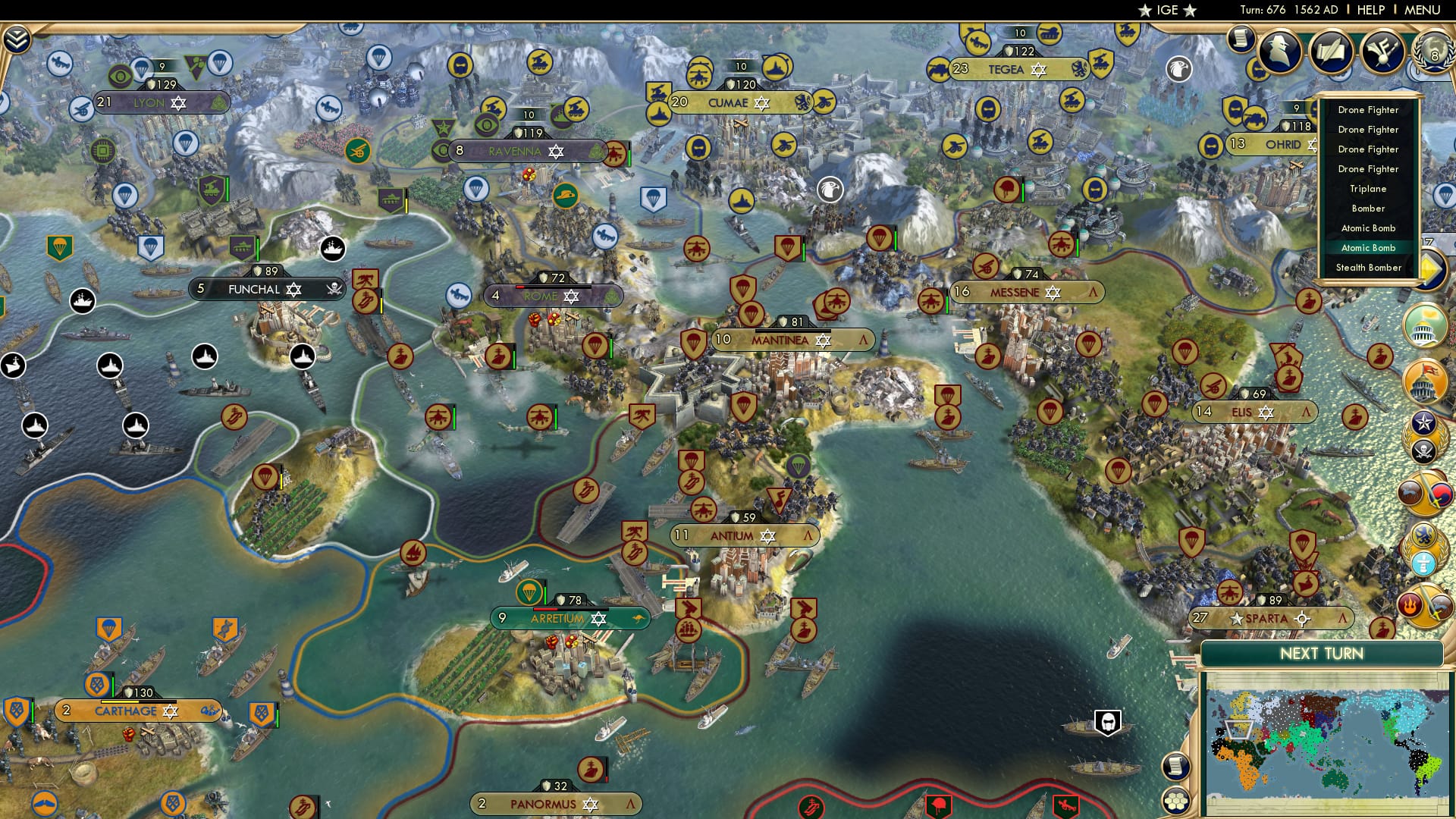Image resolution: width=1456 pixels, height=819 pixels.
Task: Open map options via scroll icon beside minimap
Action: click(1176, 765)
